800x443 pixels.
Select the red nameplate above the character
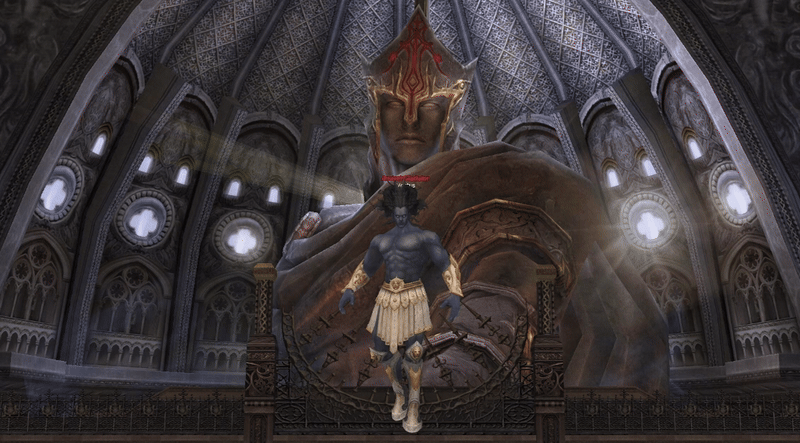click(x=405, y=180)
